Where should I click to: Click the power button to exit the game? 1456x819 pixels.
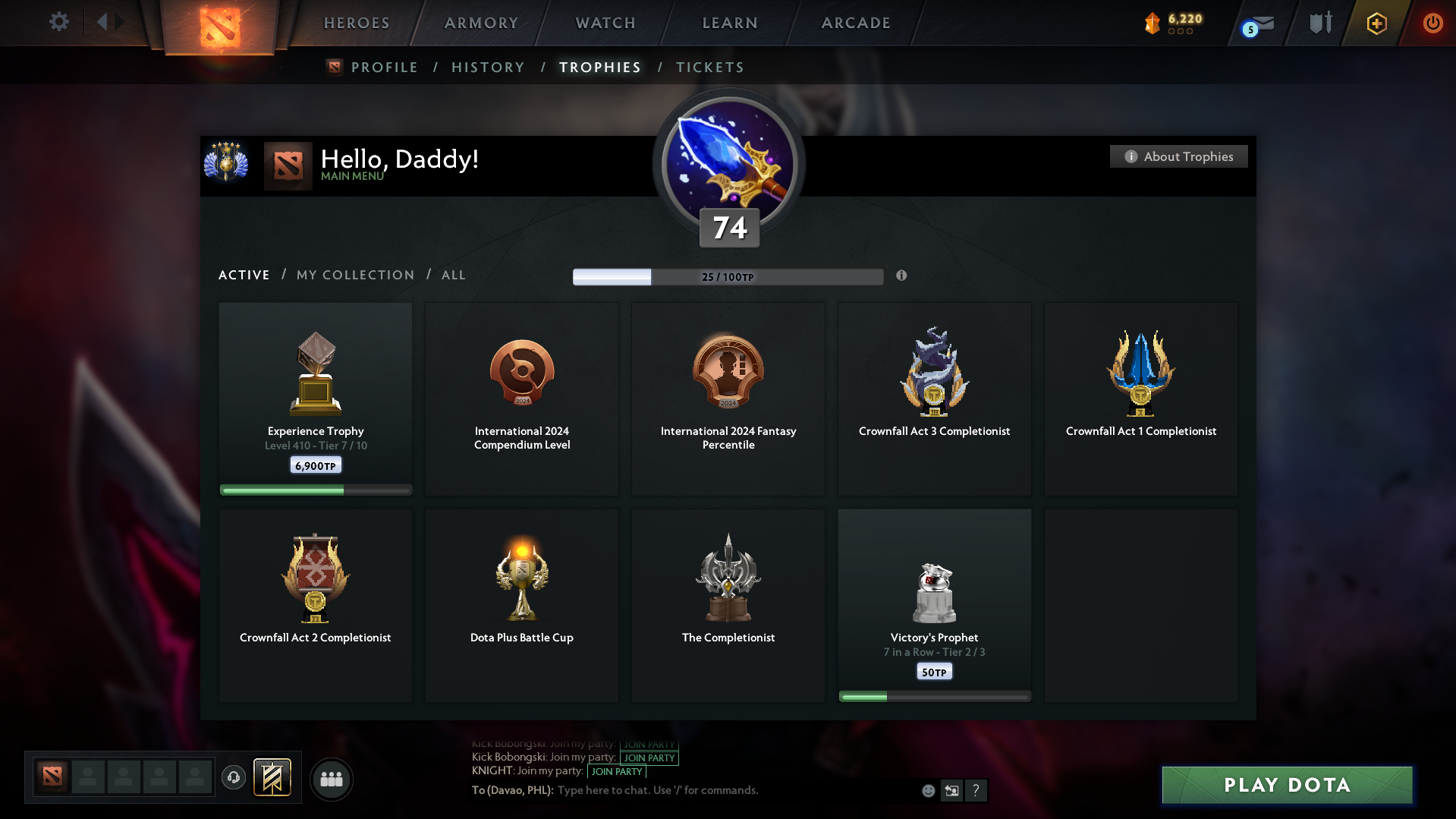1432,23
